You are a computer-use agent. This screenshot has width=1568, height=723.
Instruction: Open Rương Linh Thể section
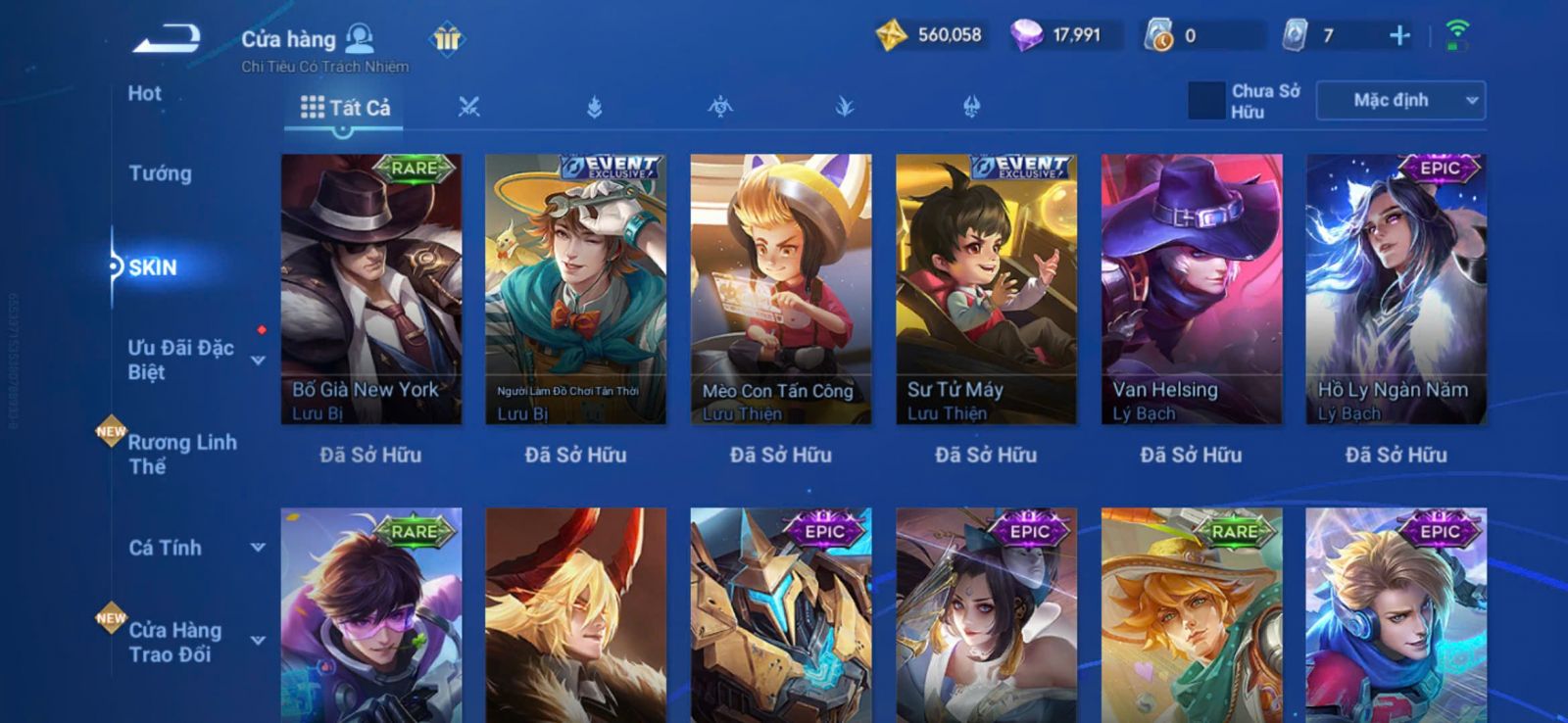[182, 454]
